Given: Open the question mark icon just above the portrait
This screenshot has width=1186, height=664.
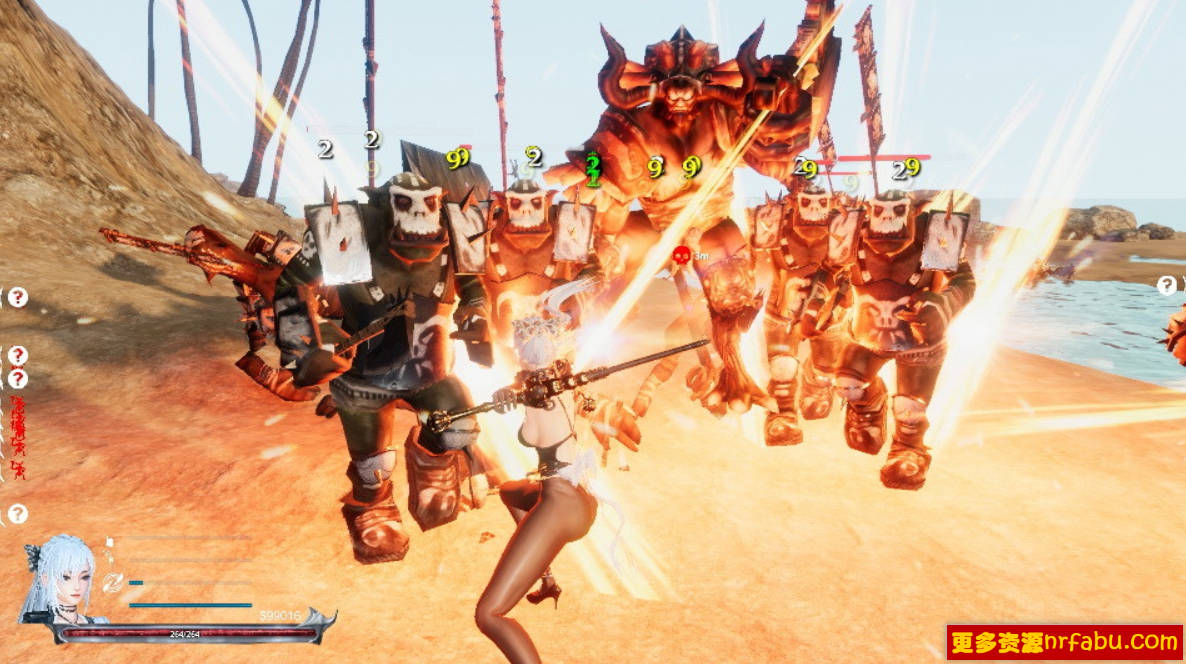Looking at the screenshot, I should (x=18, y=514).
